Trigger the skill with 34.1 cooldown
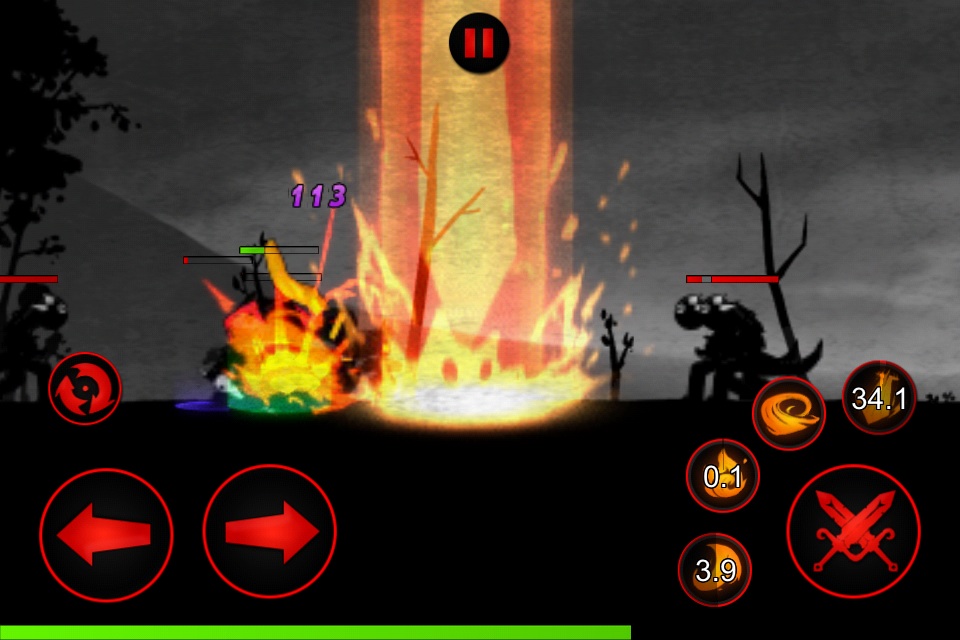Image resolution: width=960 pixels, height=640 pixels. [879, 398]
